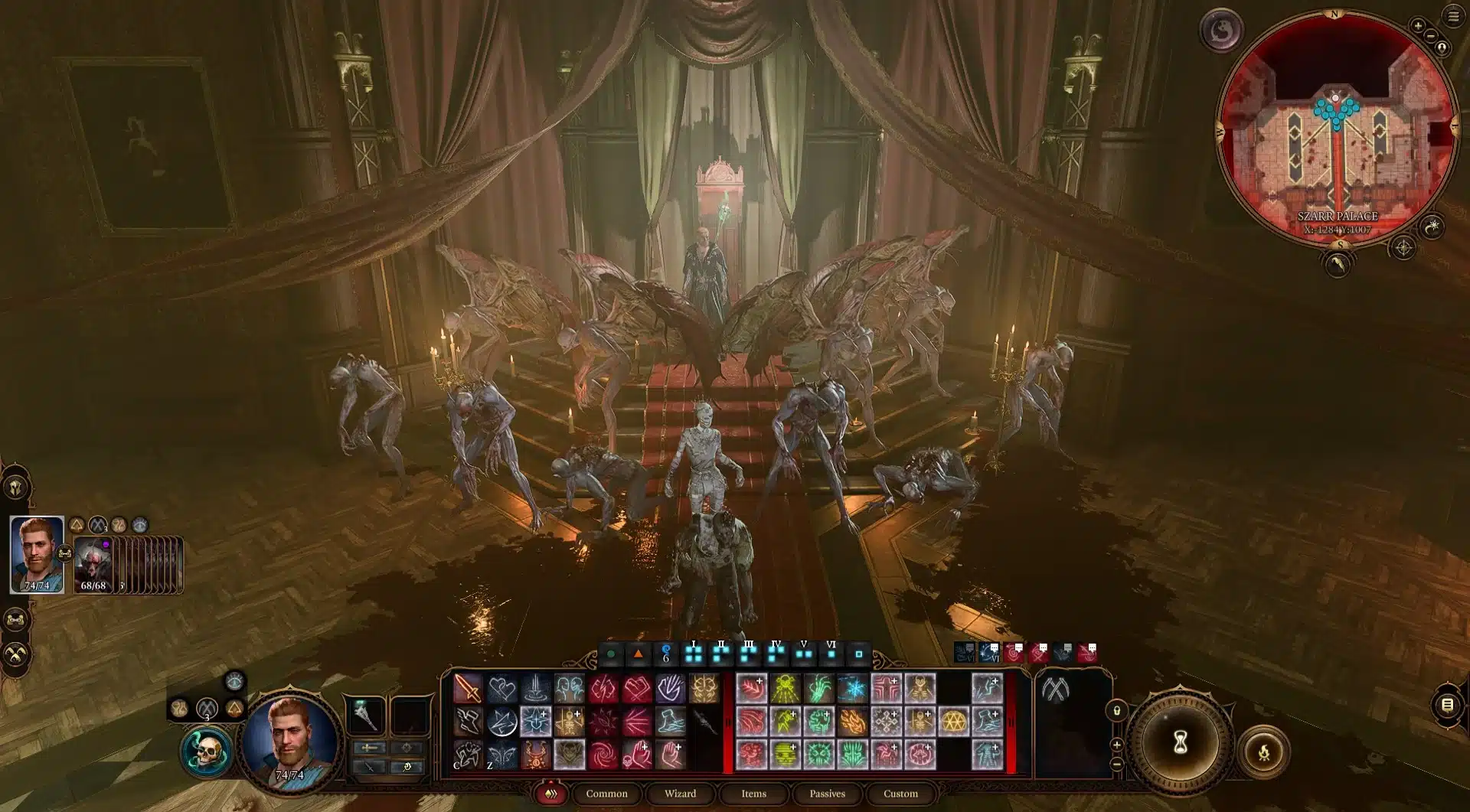Cast the Animate Dead skeleton spell
This screenshot has width=1470, height=812.
tap(568, 722)
